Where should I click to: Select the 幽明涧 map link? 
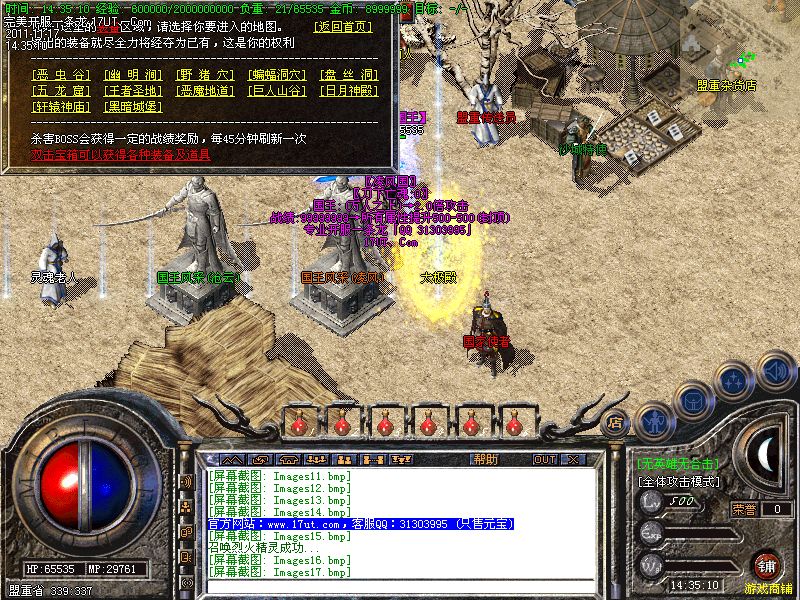(x=133, y=75)
